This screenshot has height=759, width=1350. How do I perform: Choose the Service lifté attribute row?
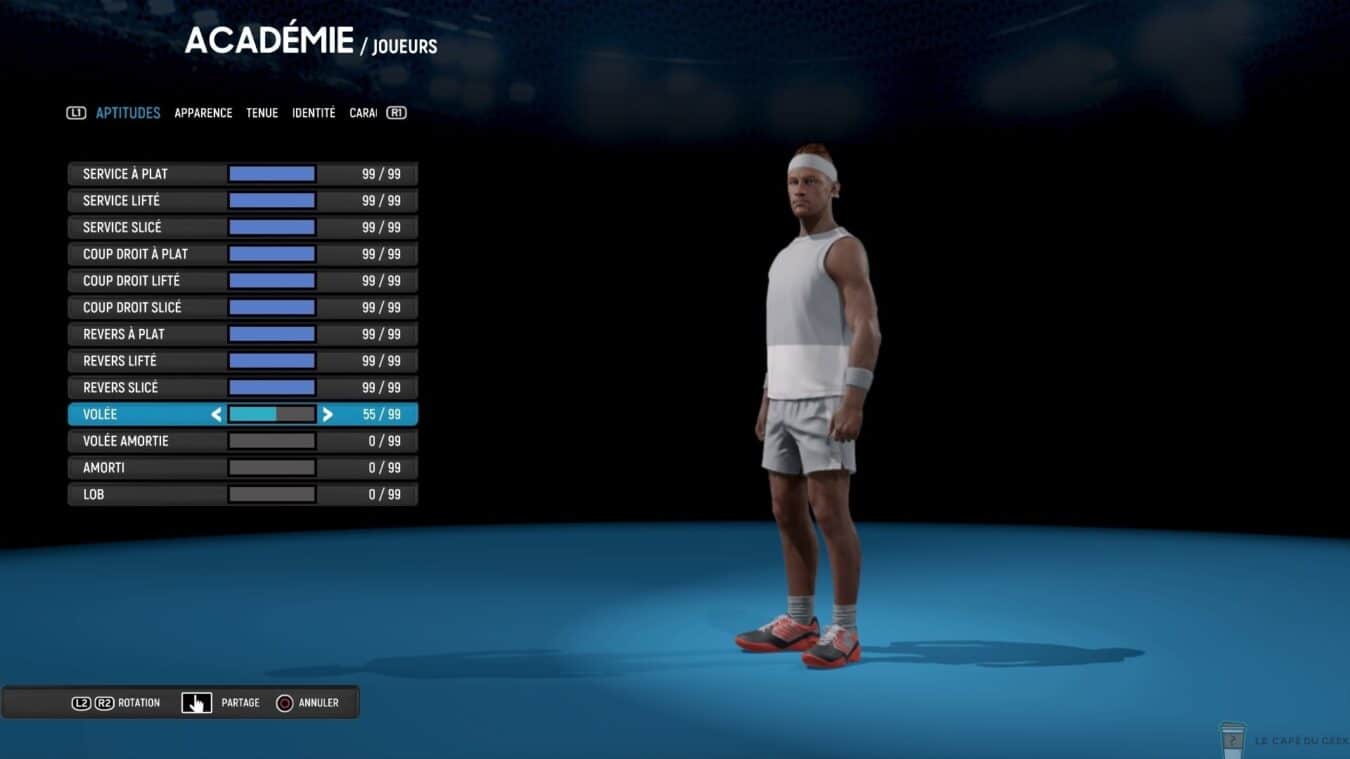click(242, 201)
